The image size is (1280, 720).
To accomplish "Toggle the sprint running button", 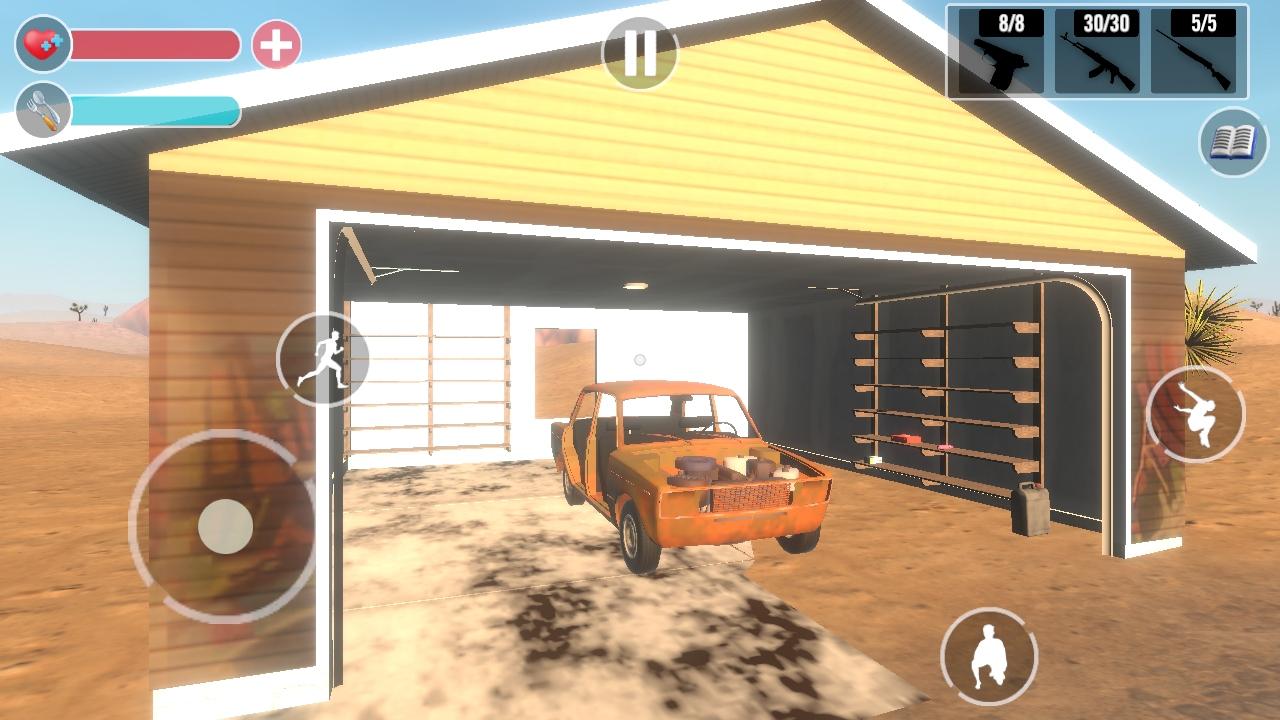I will point(322,360).
